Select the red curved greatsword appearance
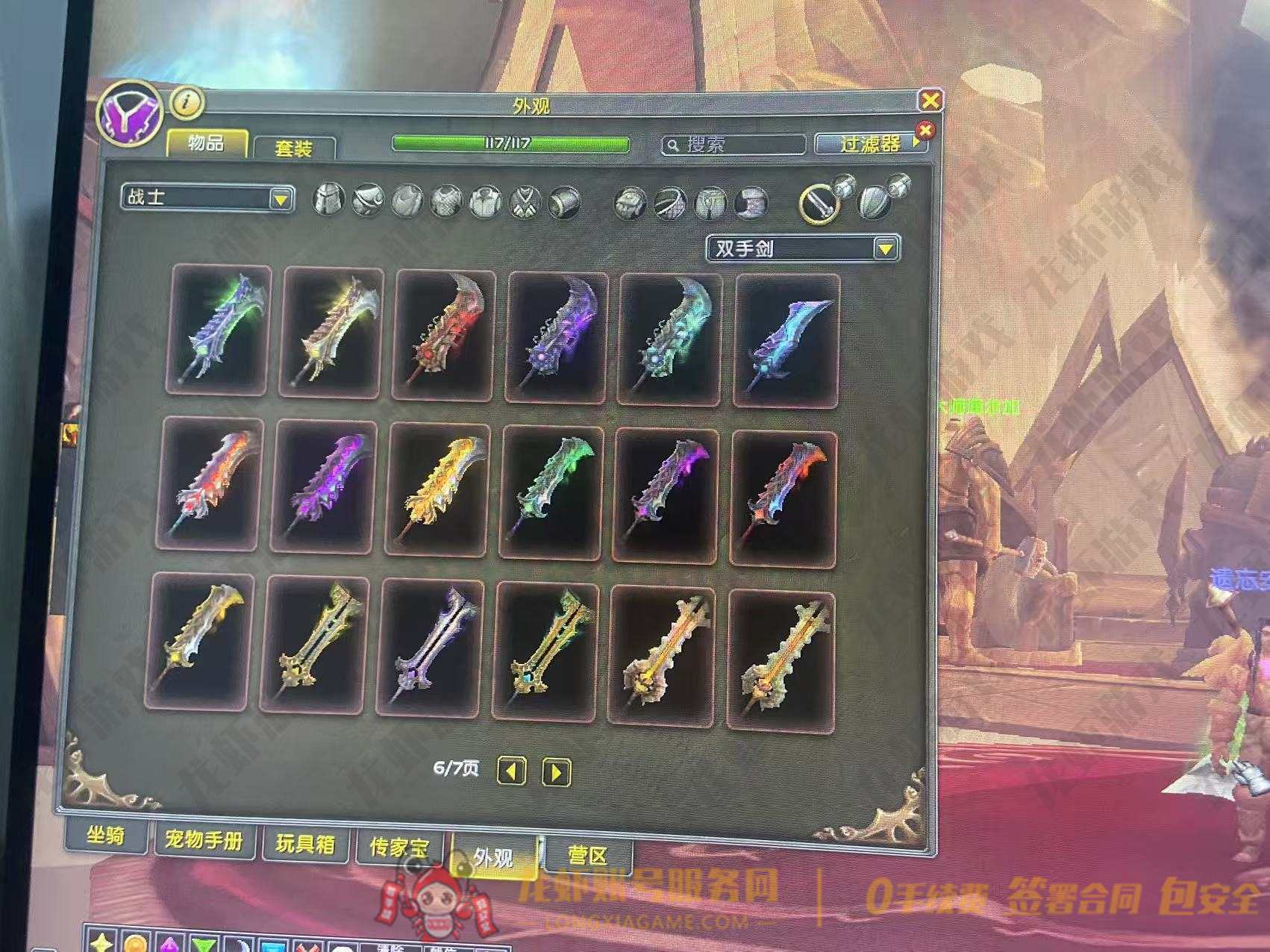This screenshot has height=952, width=1270. click(x=443, y=335)
